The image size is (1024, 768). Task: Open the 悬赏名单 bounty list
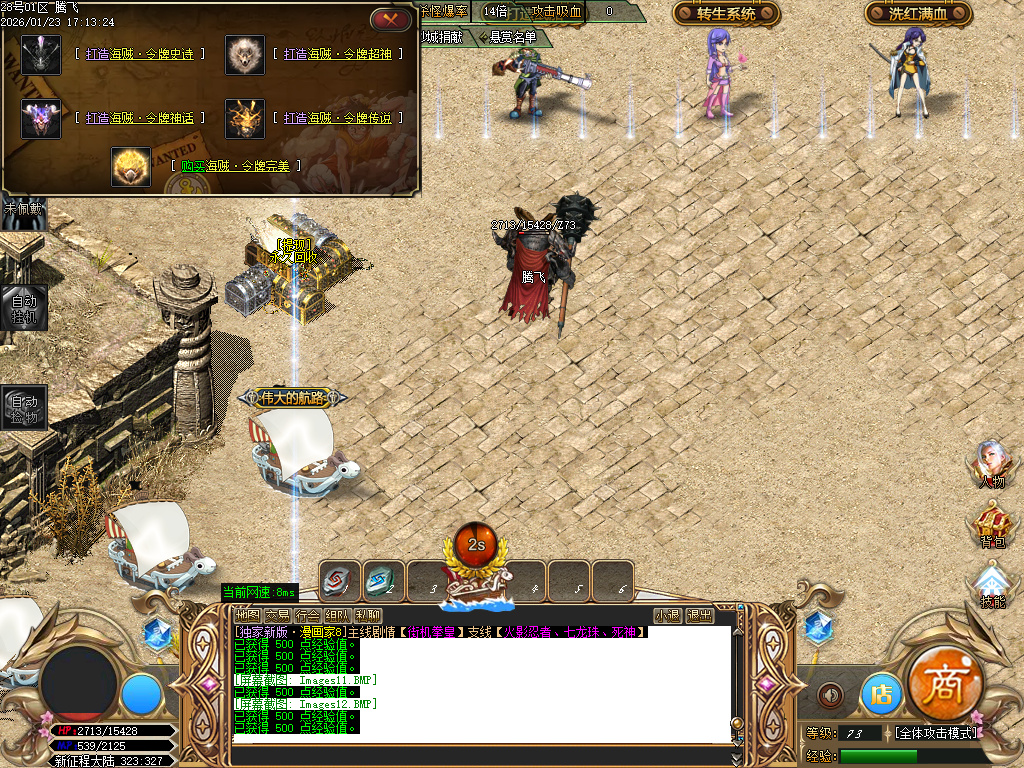pyautogui.click(x=510, y=37)
